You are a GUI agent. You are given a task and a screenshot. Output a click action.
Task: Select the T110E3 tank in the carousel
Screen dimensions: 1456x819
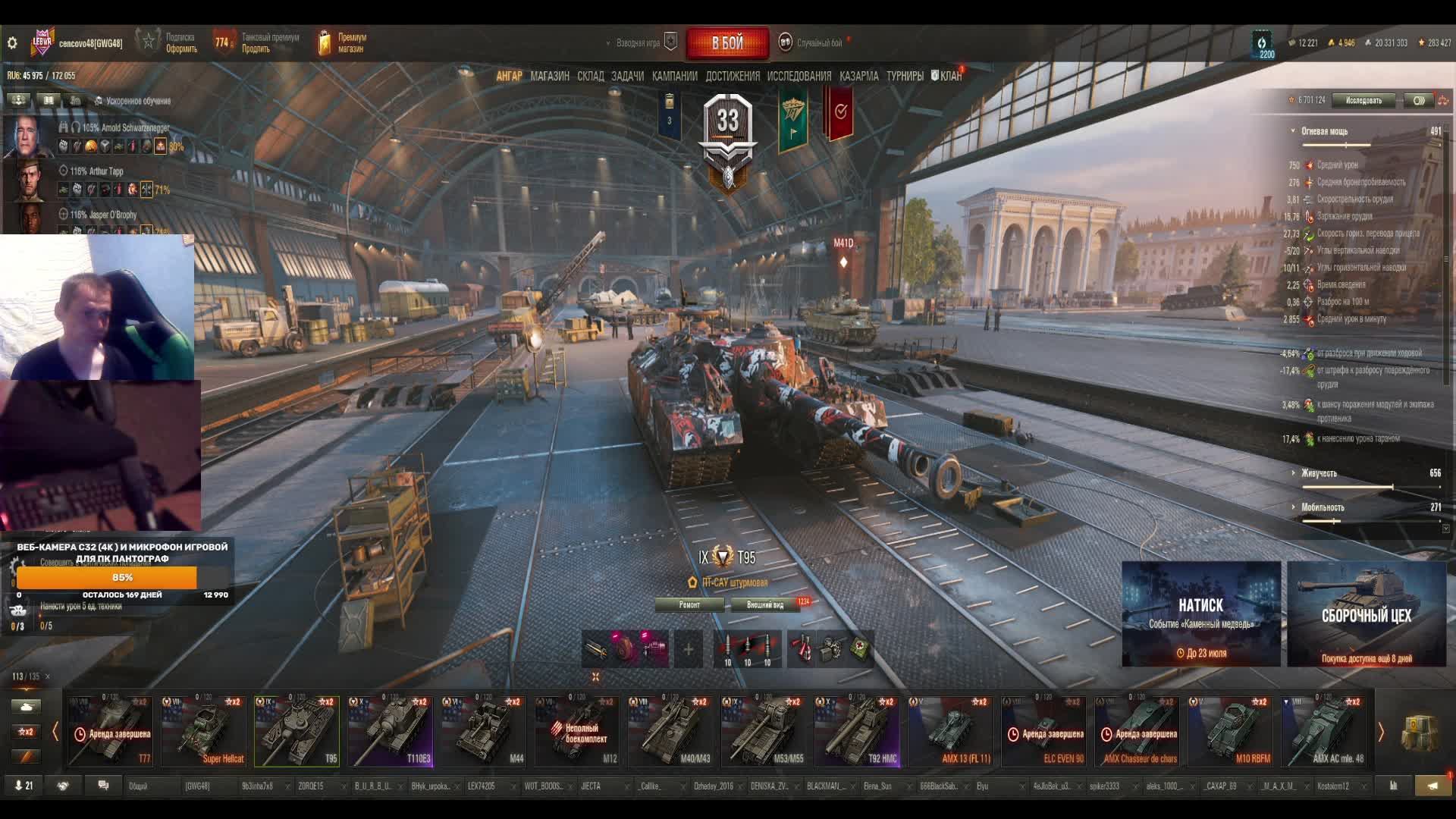(x=390, y=731)
